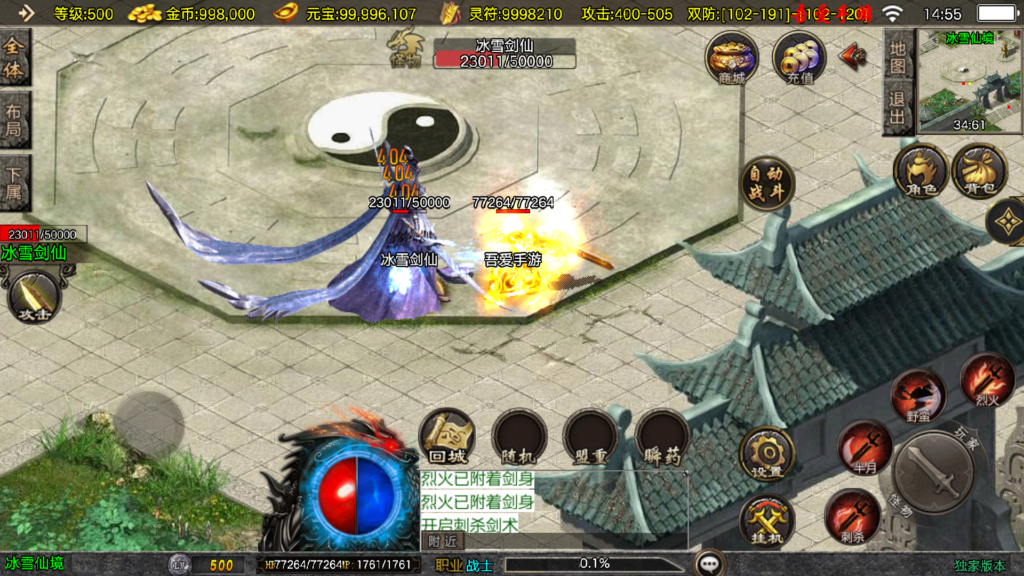Collapse the top menu with the red arrow
This screenshot has height=576, width=1024.
click(x=853, y=54)
